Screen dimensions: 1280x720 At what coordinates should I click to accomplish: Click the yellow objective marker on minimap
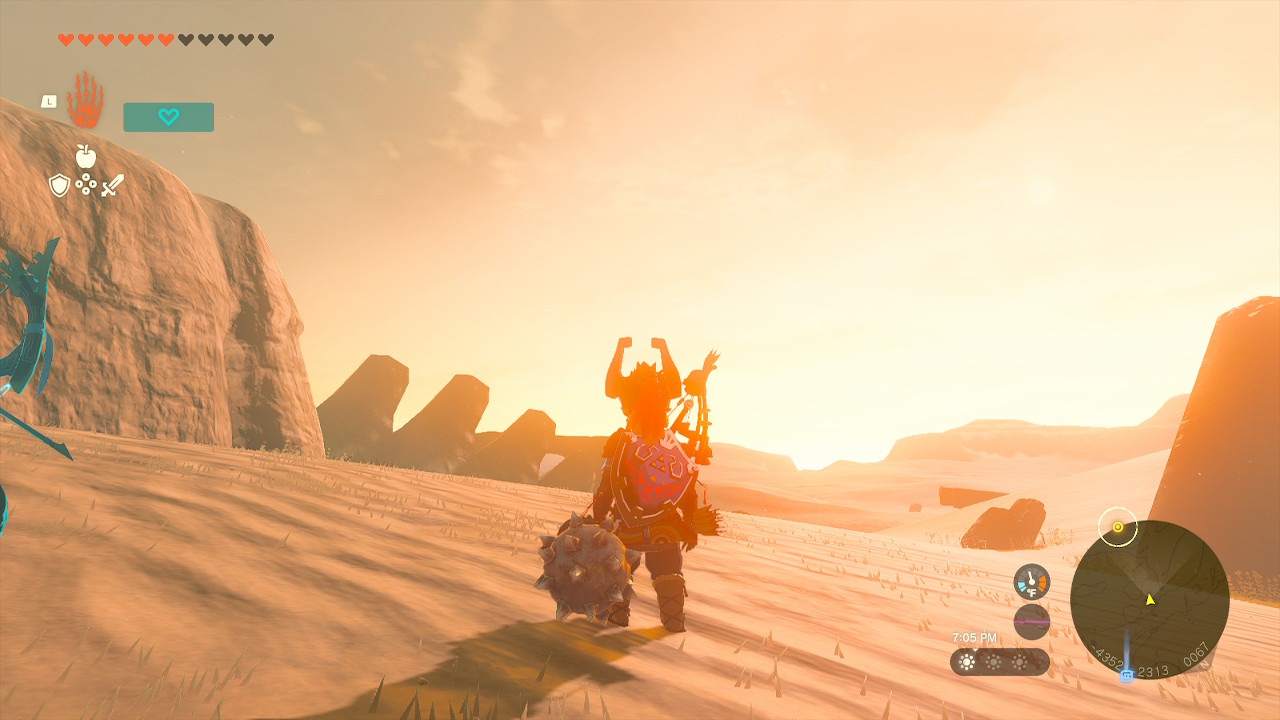click(1117, 527)
